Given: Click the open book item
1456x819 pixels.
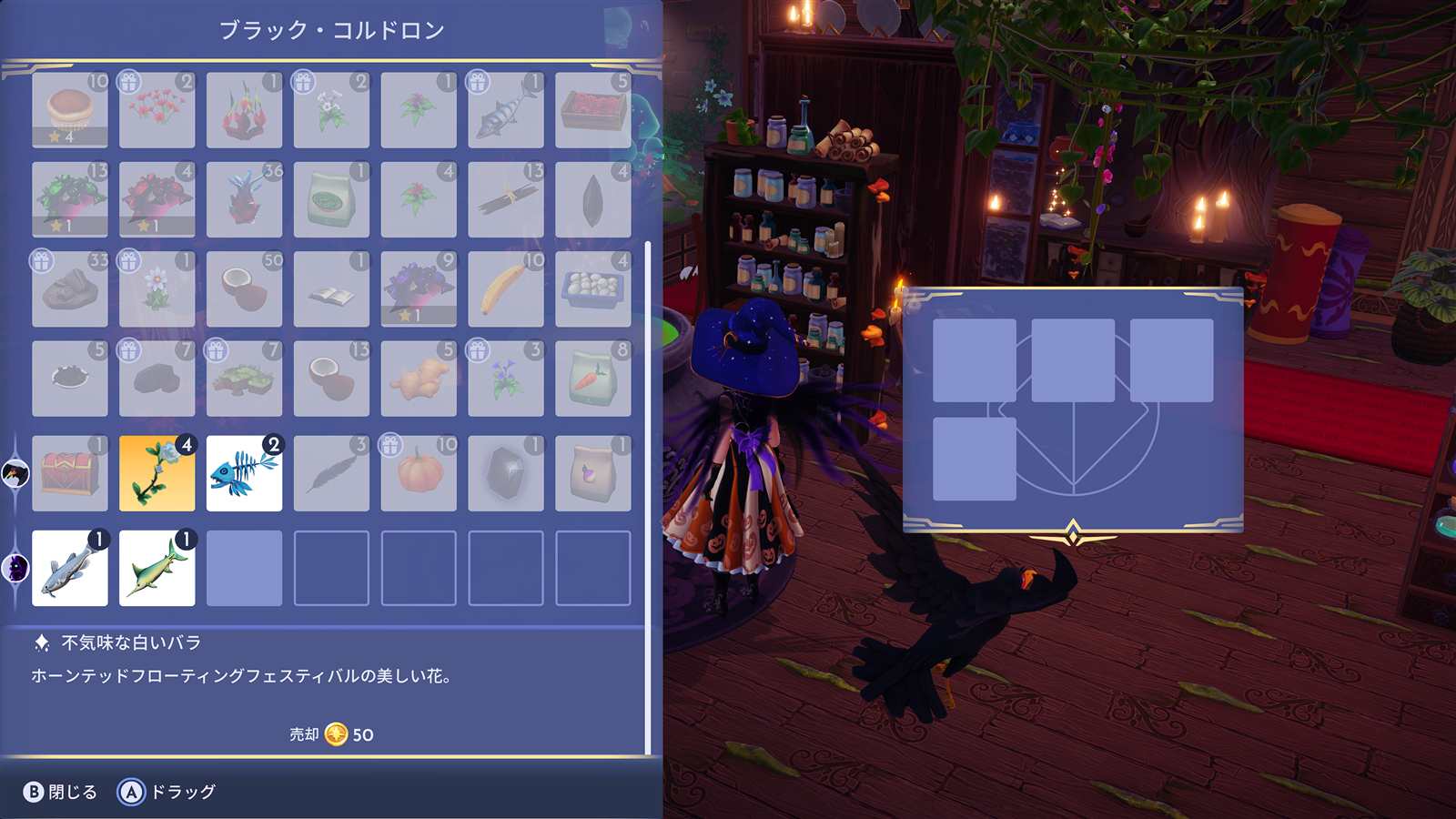Looking at the screenshot, I should coord(331,289).
